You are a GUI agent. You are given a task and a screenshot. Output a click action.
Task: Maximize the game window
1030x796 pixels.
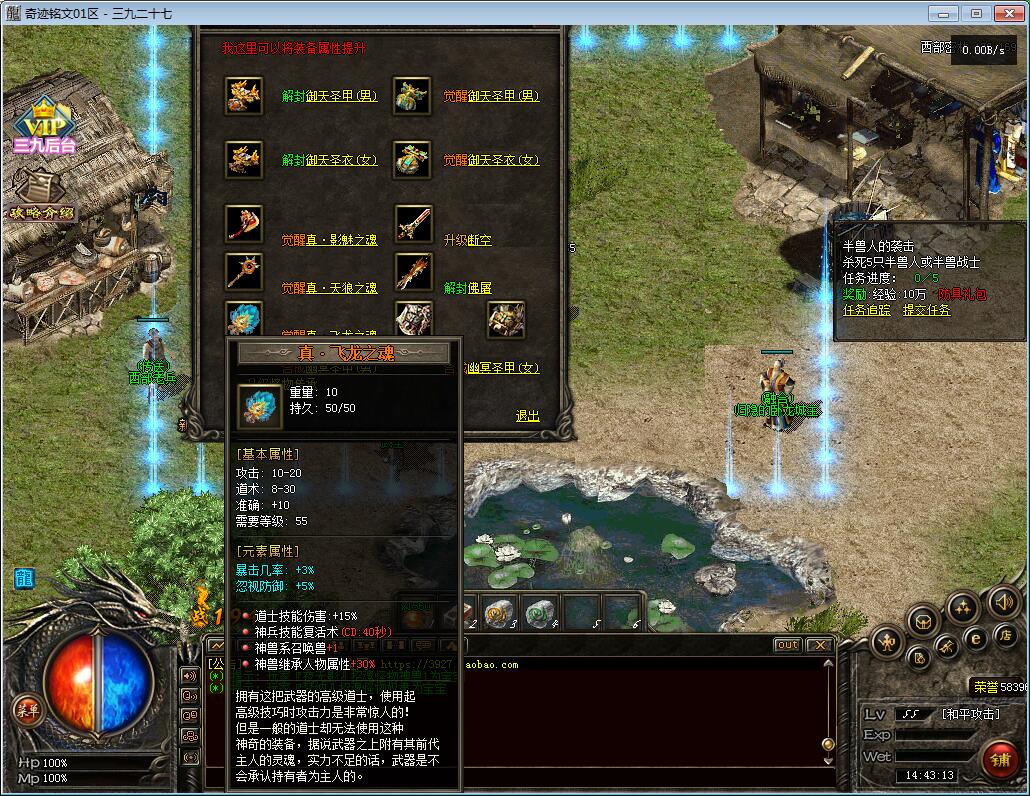pos(977,14)
